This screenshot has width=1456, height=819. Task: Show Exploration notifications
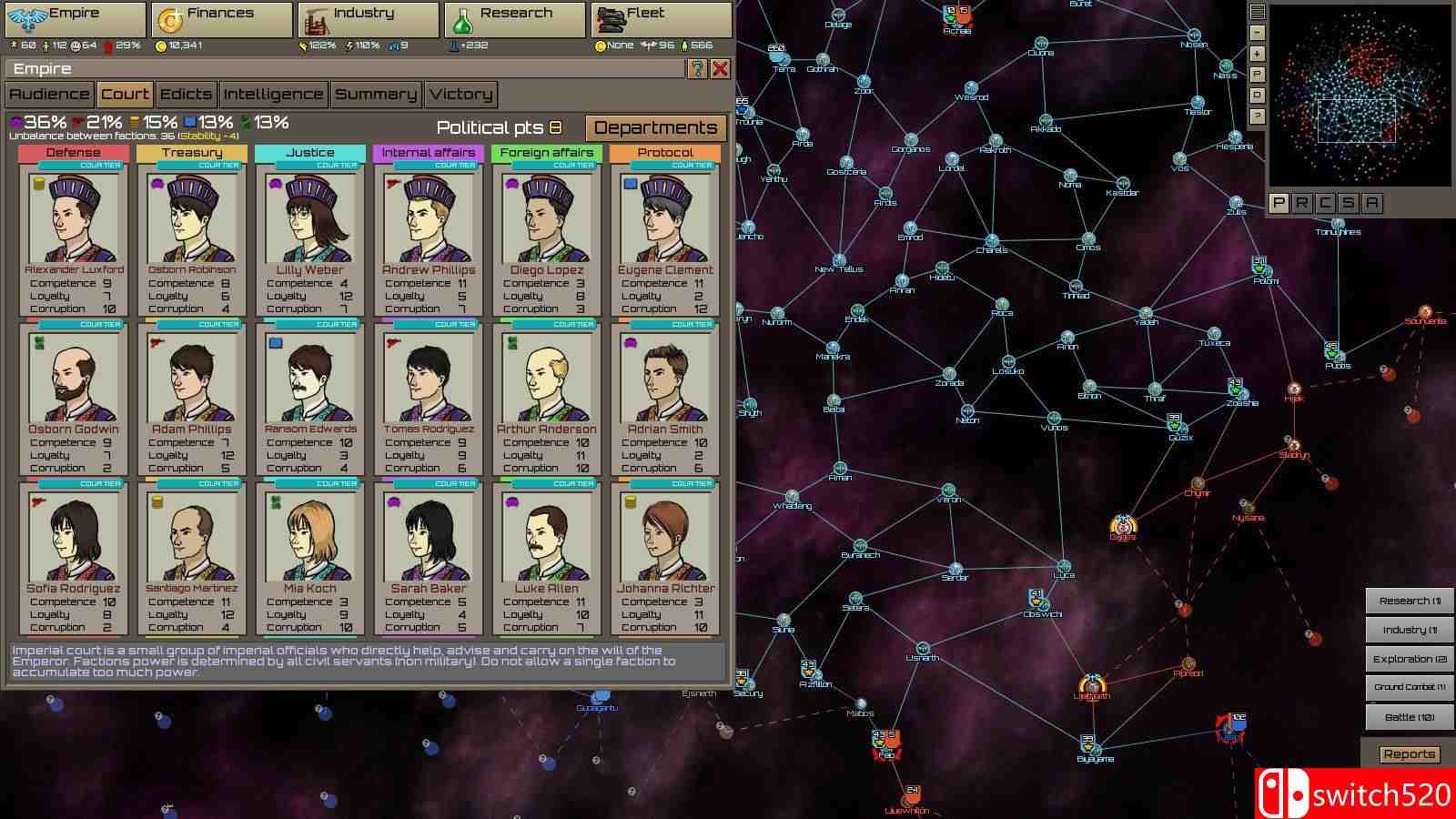[1409, 659]
